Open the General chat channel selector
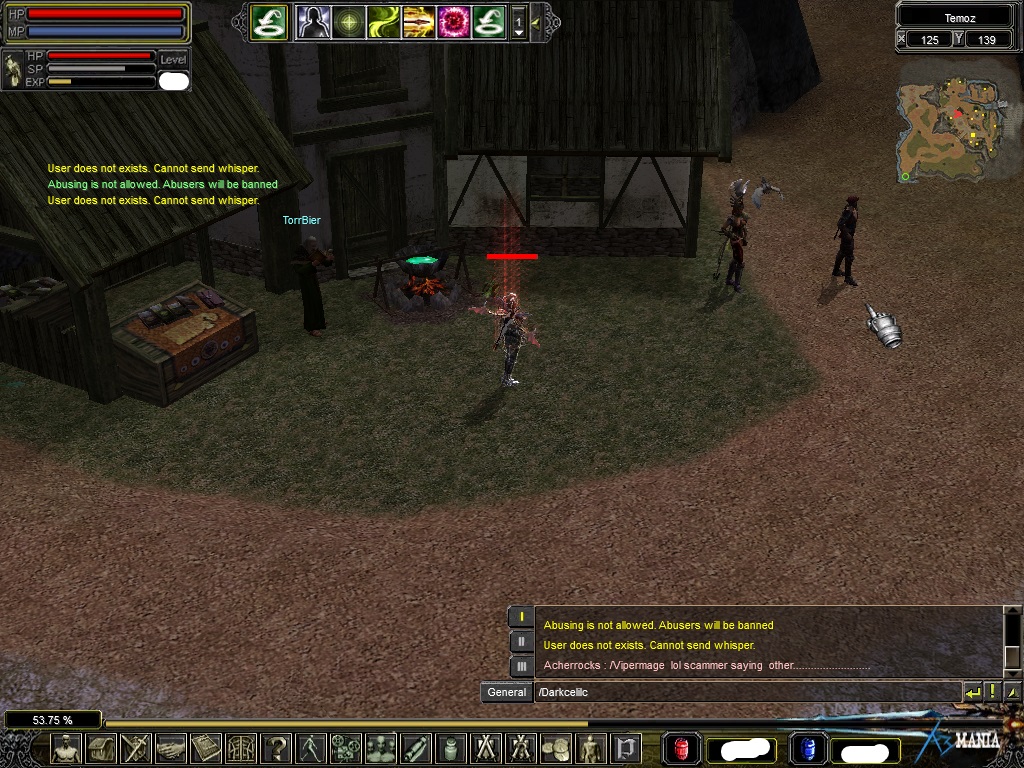The height and width of the screenshot is (768, 1024). 506,692
